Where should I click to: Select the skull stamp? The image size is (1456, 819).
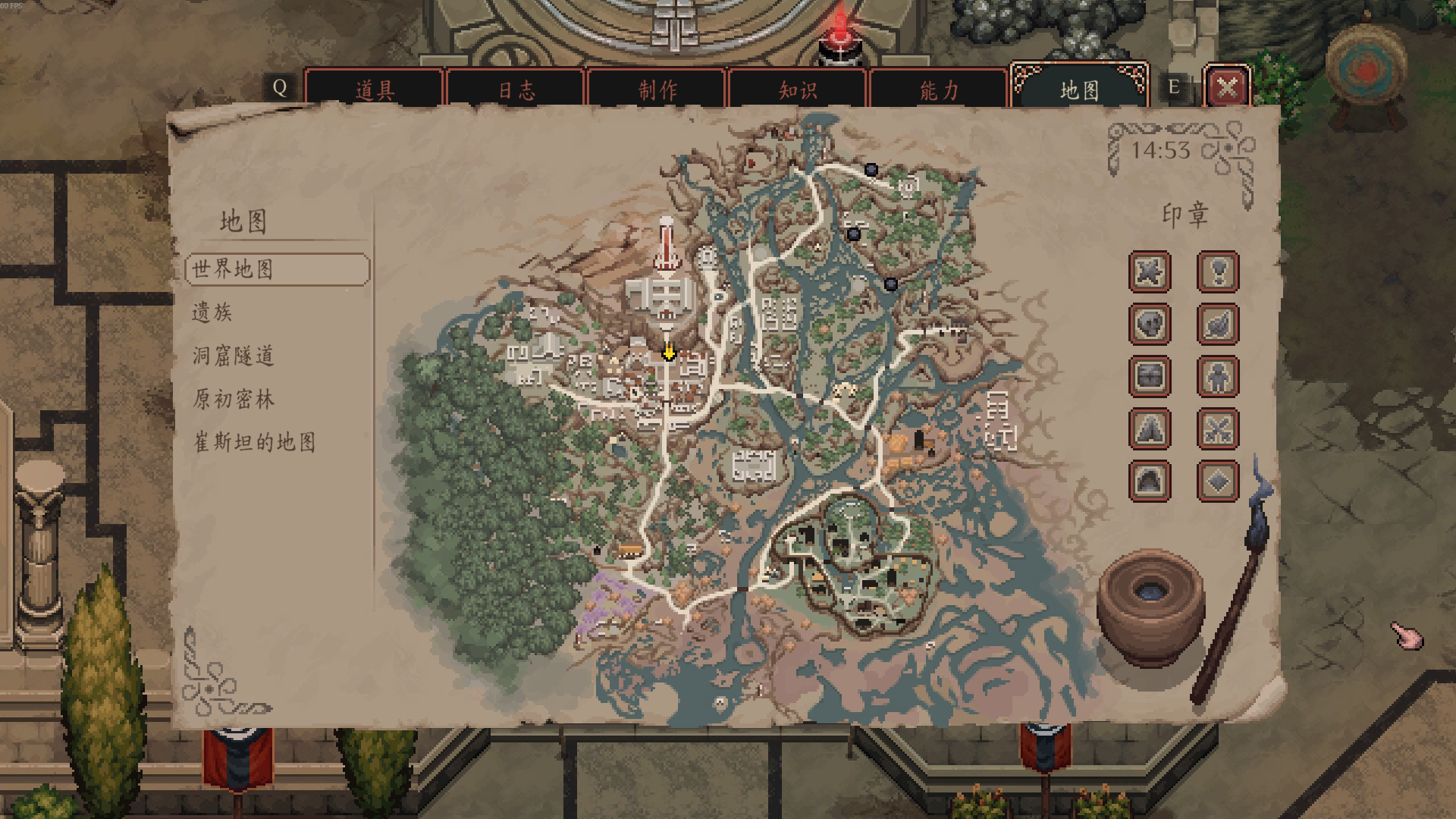(x=1150, y=324)
